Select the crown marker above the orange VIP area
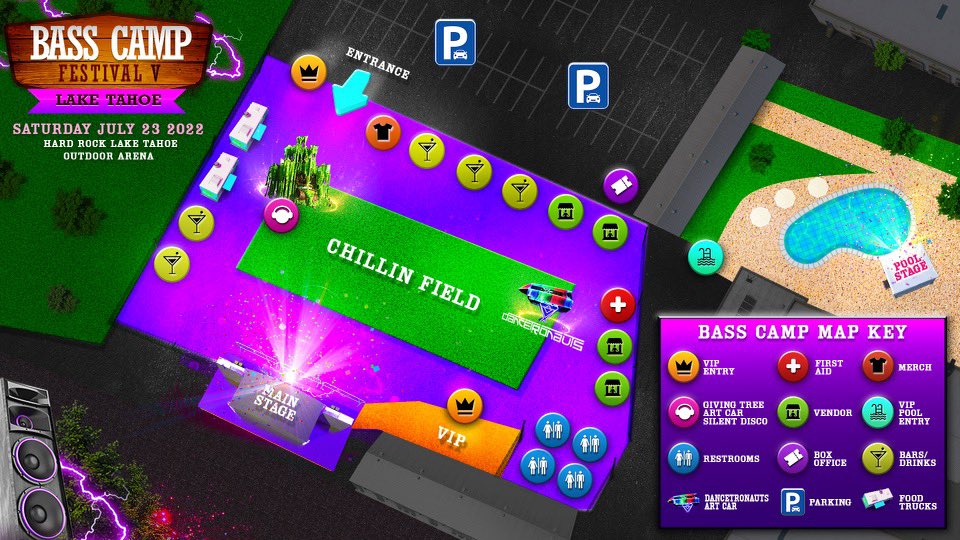The image size is (960, 540). click(463, 405)
